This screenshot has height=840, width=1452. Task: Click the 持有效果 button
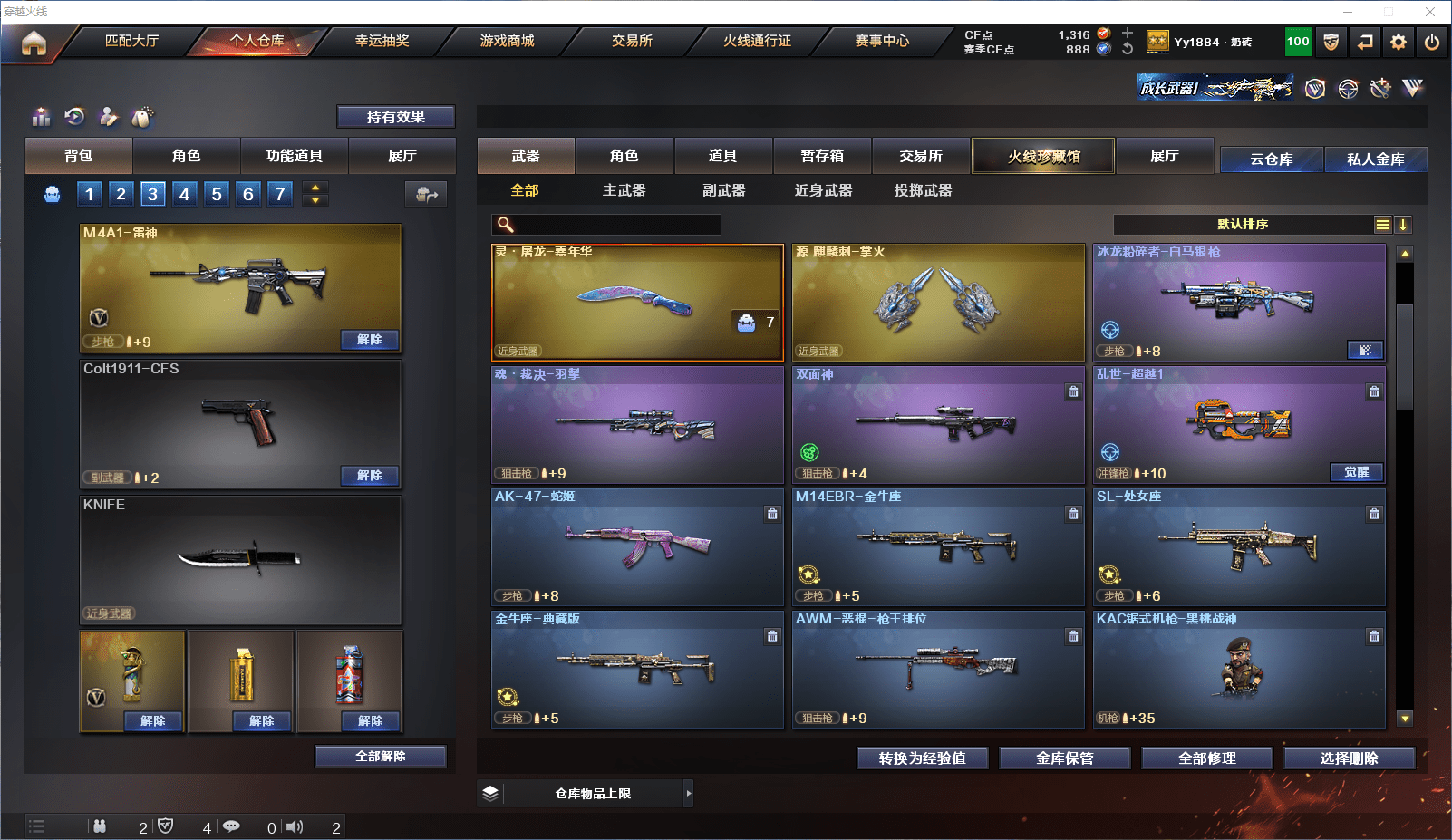pyautogui.click(x=395, y=117)
